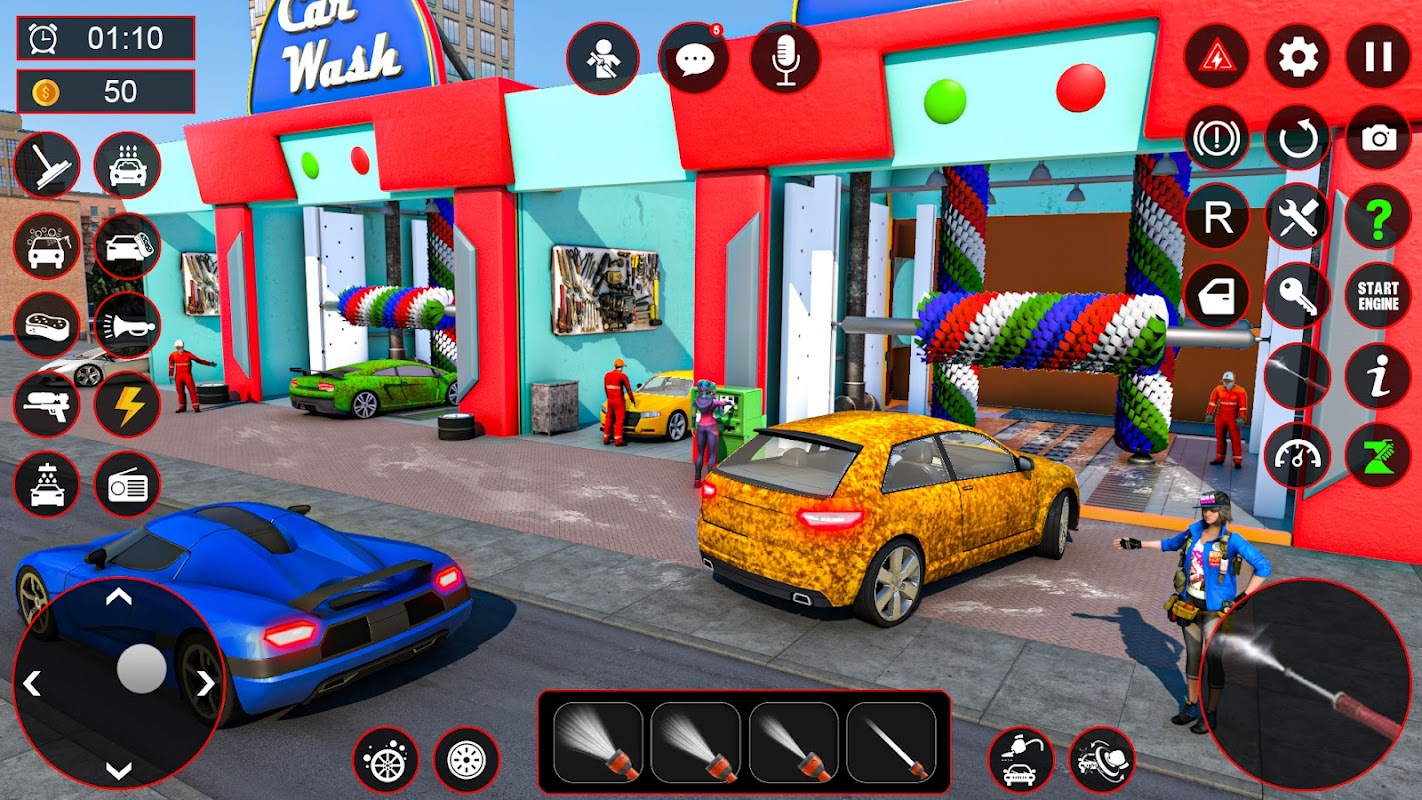Activate the hazard warning triangle
This screenshot has width=1422, height=800.
1217,56
